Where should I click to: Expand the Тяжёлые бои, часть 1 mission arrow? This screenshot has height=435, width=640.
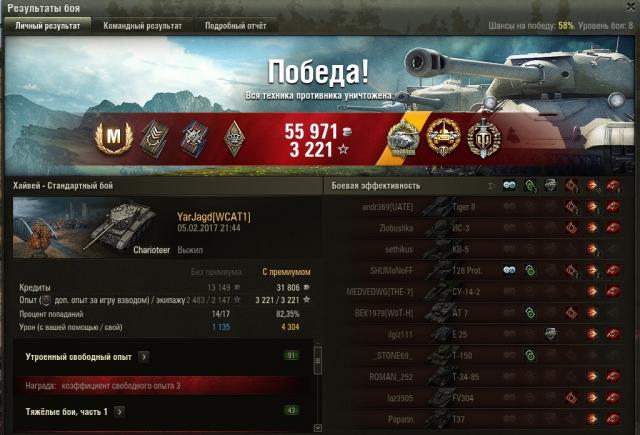[119, 411]
